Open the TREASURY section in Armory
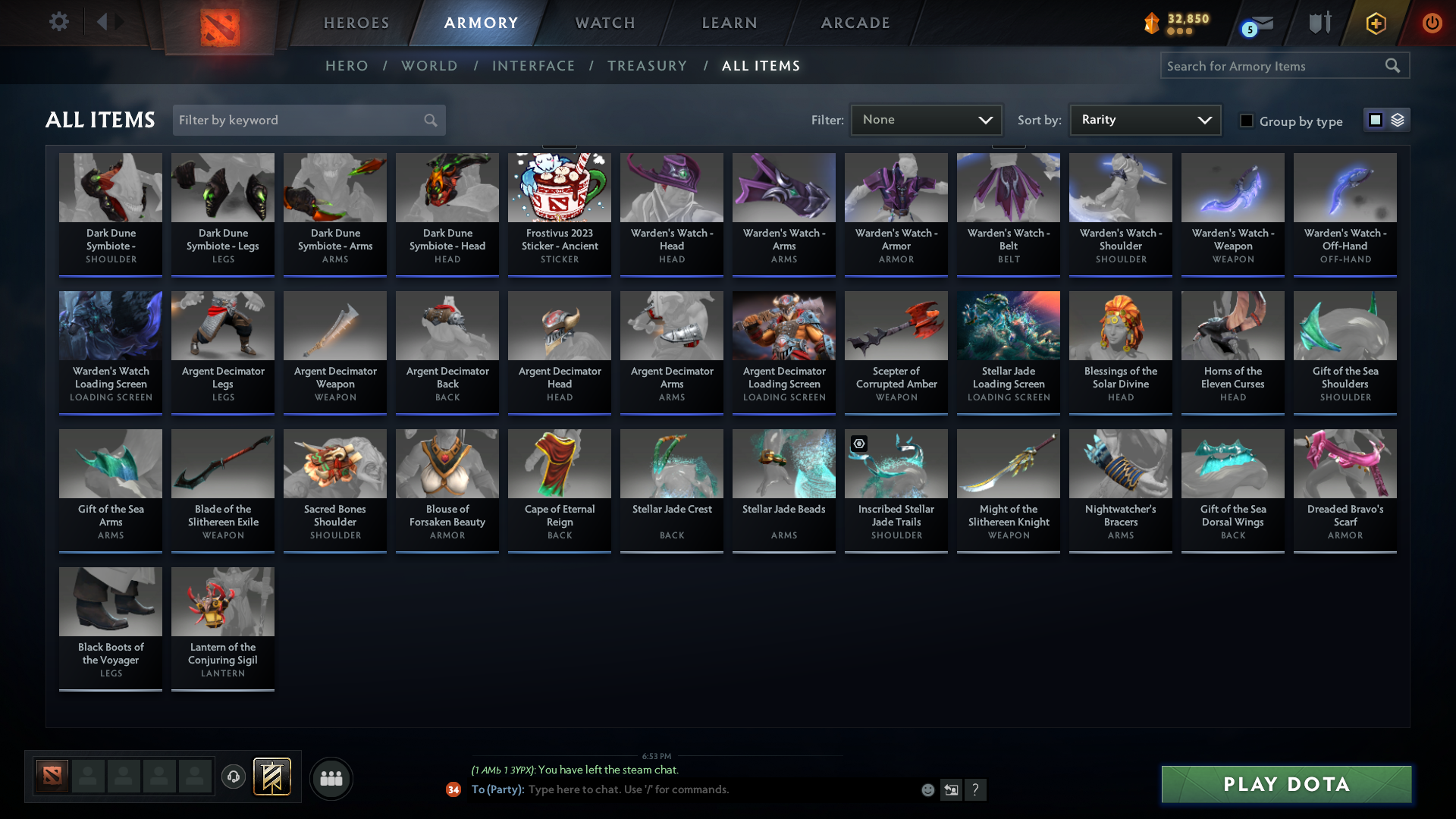The height and width of the screenshot is (819, 1456). [x=647, y=66]
